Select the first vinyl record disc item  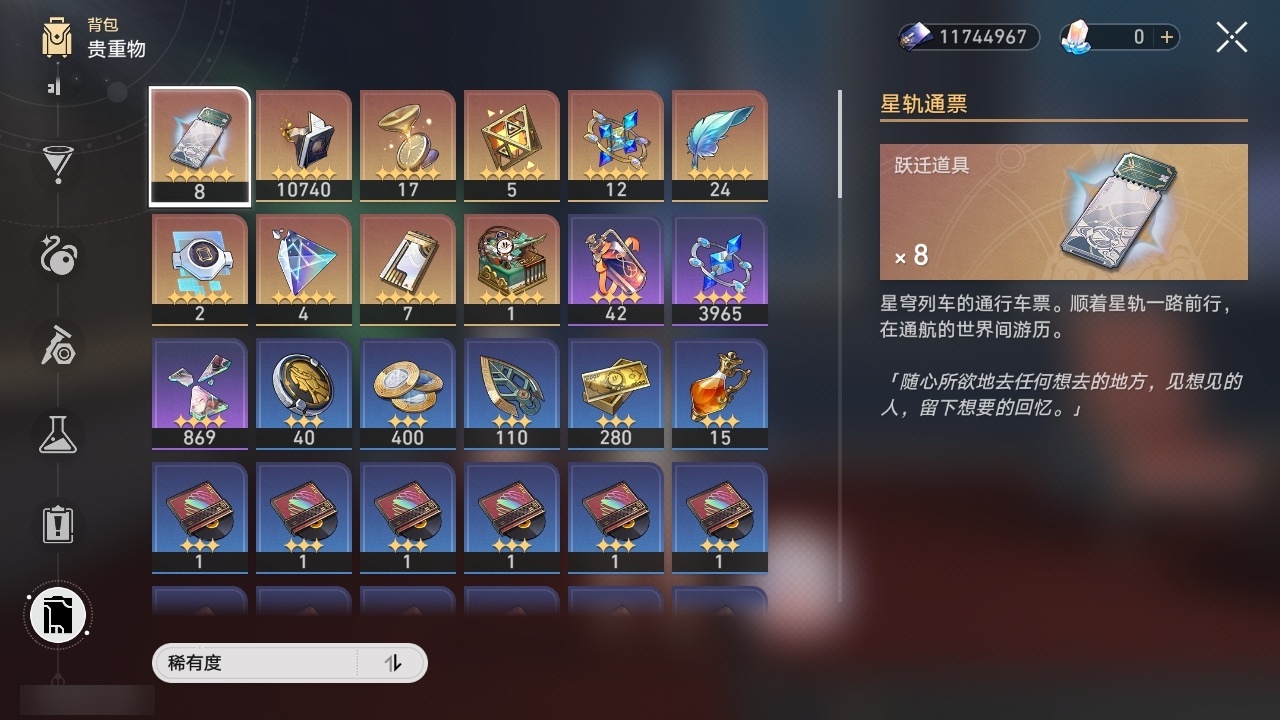click(x=199, y=513)
